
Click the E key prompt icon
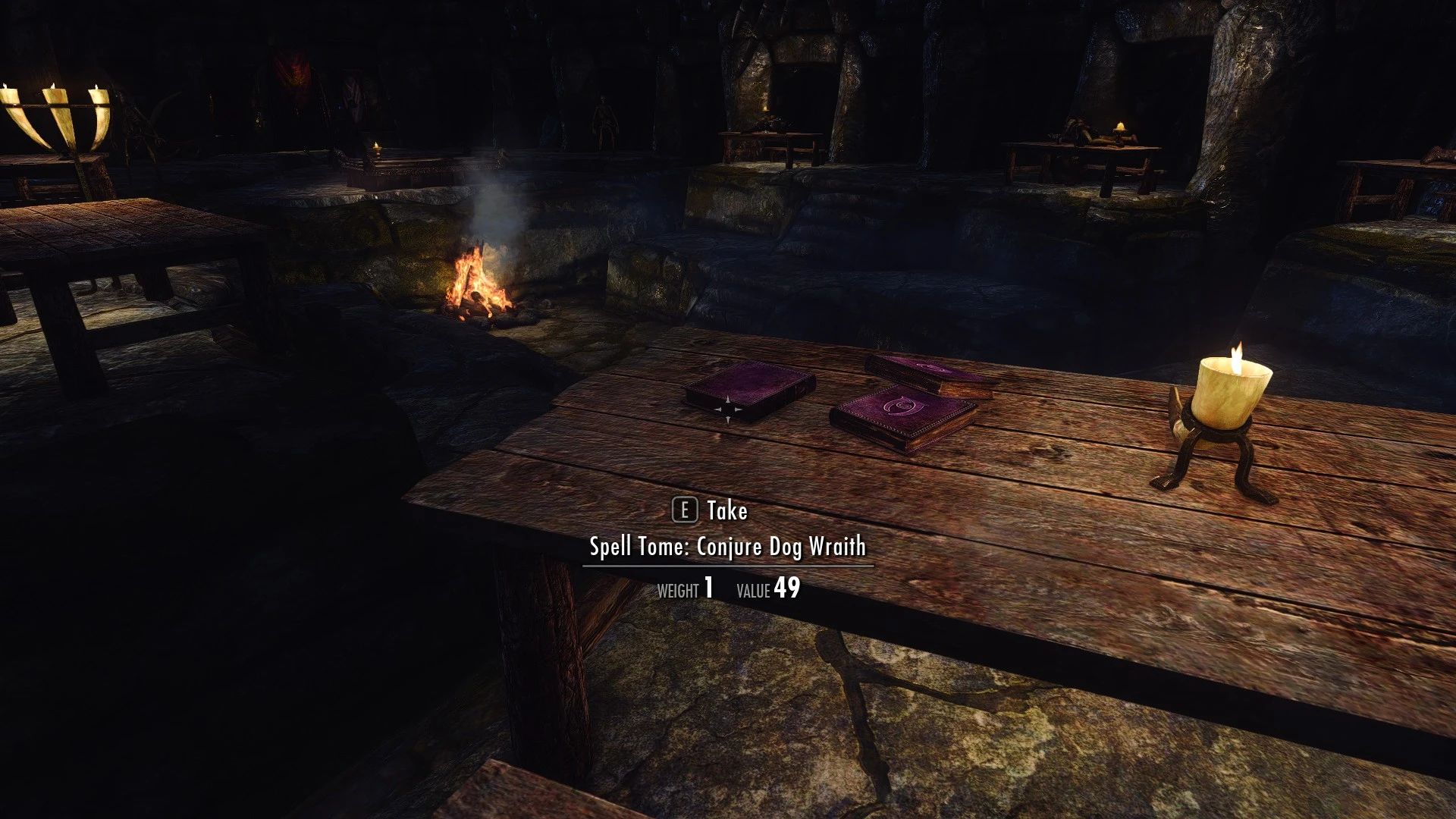click(685, 511)
